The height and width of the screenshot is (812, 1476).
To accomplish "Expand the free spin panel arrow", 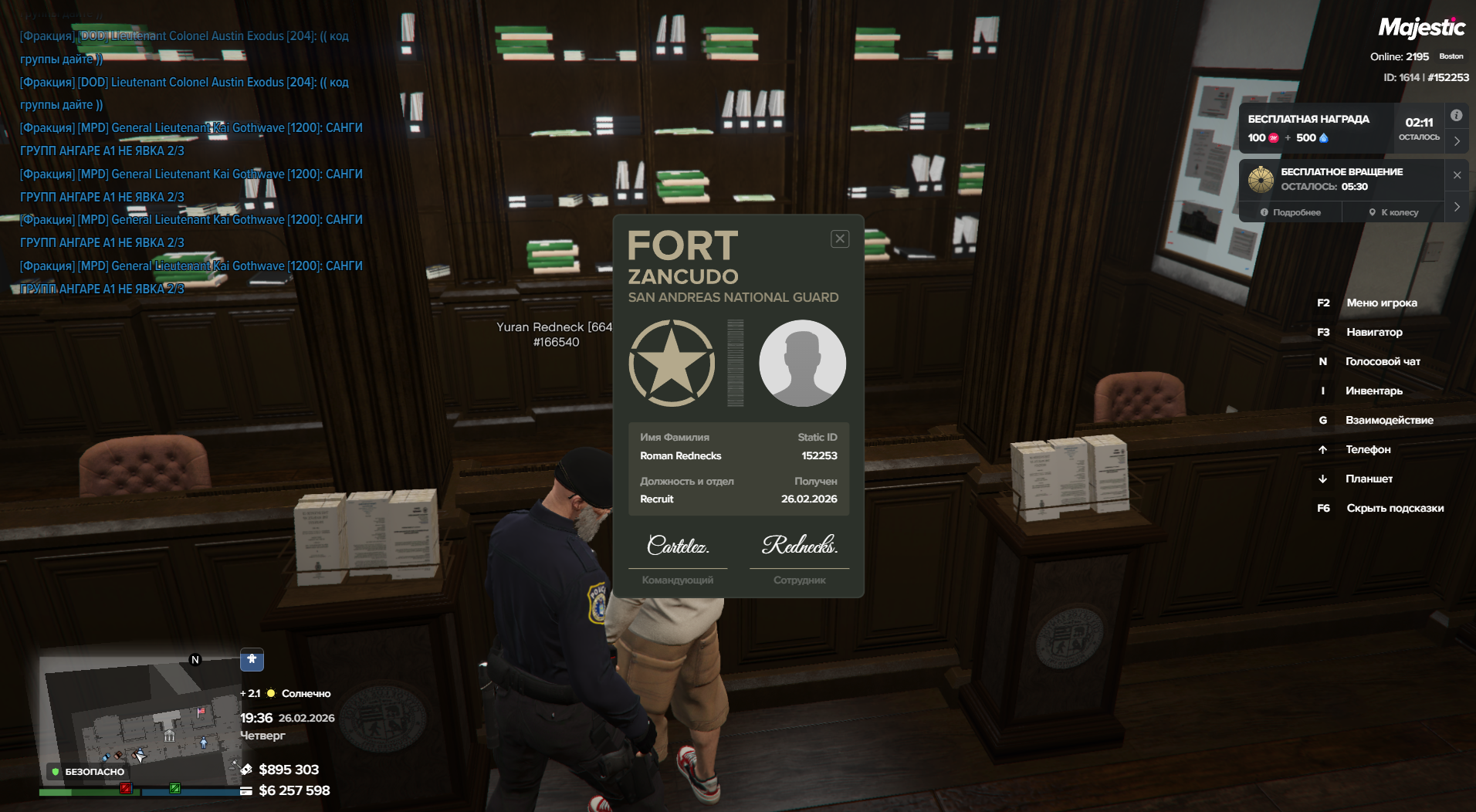I will click(1457, 207).
